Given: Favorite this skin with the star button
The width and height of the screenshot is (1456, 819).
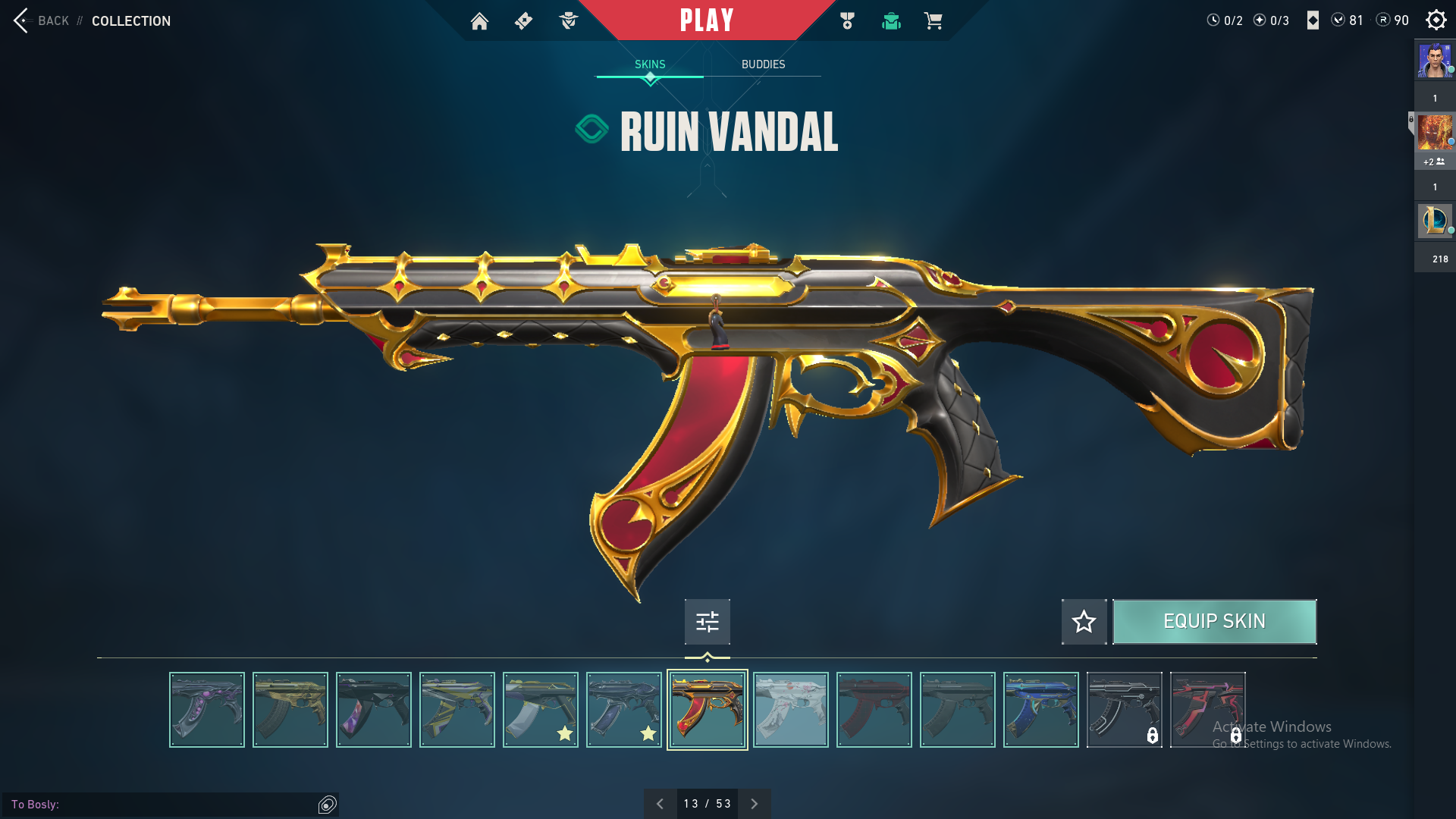Looking at the screenshot, I should click(1084, 622).
